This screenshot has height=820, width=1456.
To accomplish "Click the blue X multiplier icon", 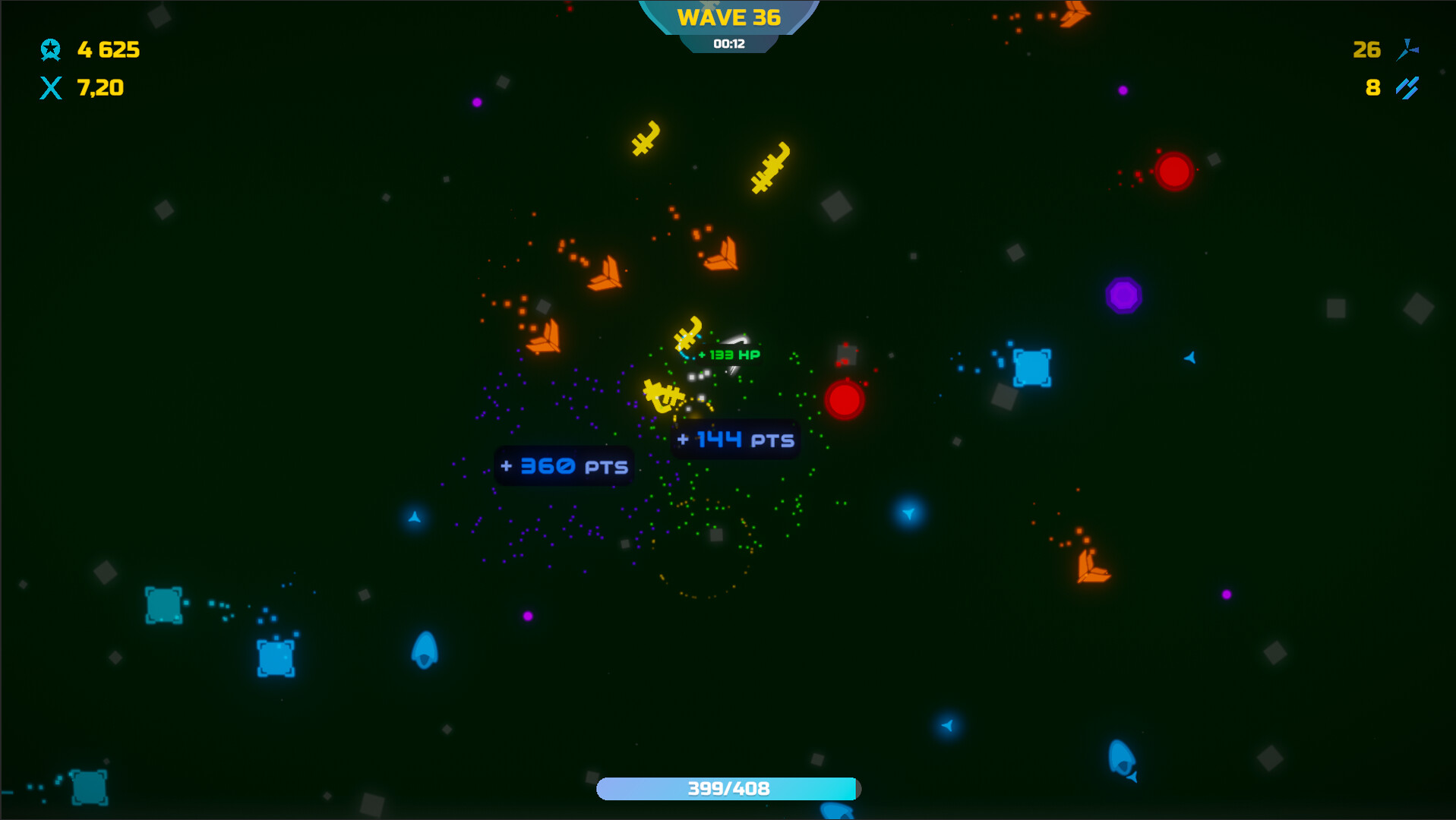I will point(50,88).
